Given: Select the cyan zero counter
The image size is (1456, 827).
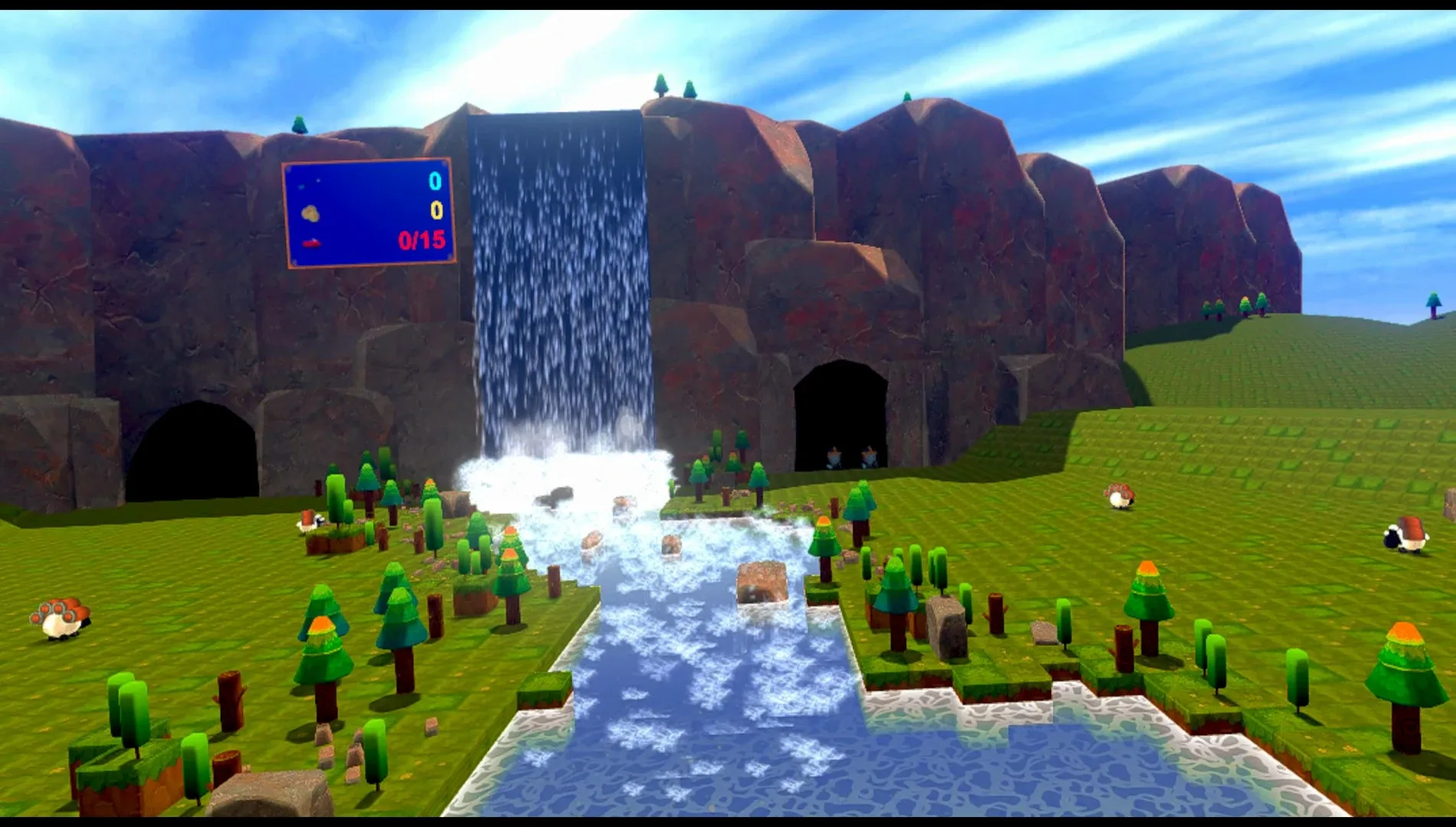Looking at the screenshot, I should pos(435,181).
